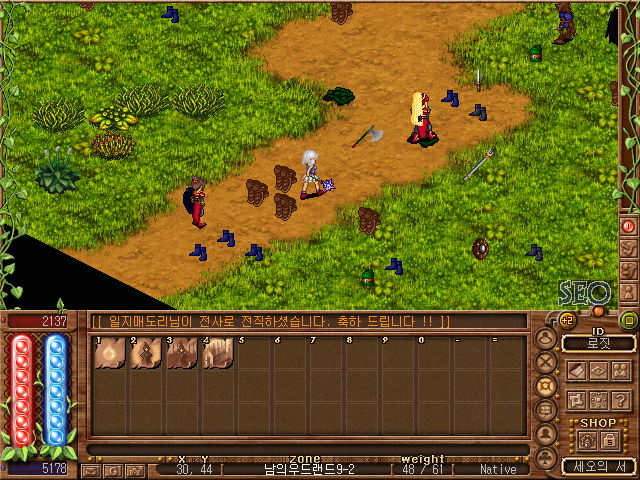
Task: Open the left shop icon under SHOP
Action: 585,440
